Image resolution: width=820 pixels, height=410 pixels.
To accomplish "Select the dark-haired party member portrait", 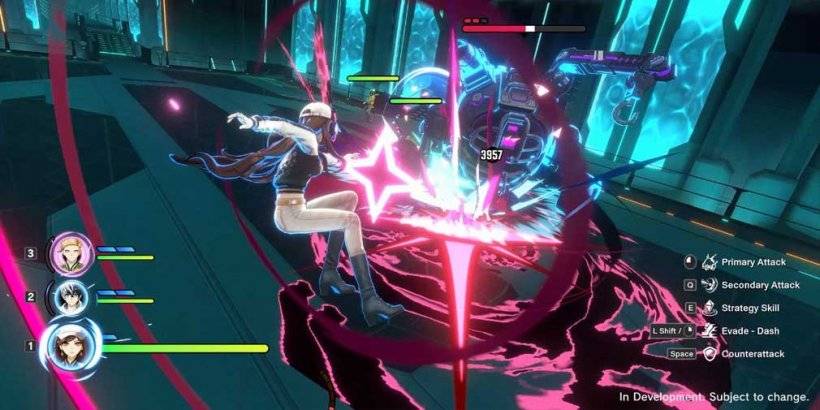I will point(71,297).
